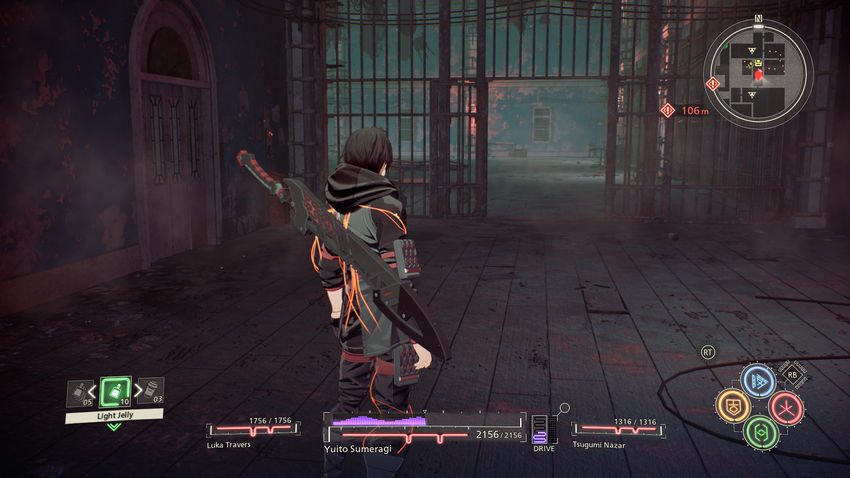Select party member Tsugumi Nazar
The image size is (850, 478).
click(x=616, y=431)
